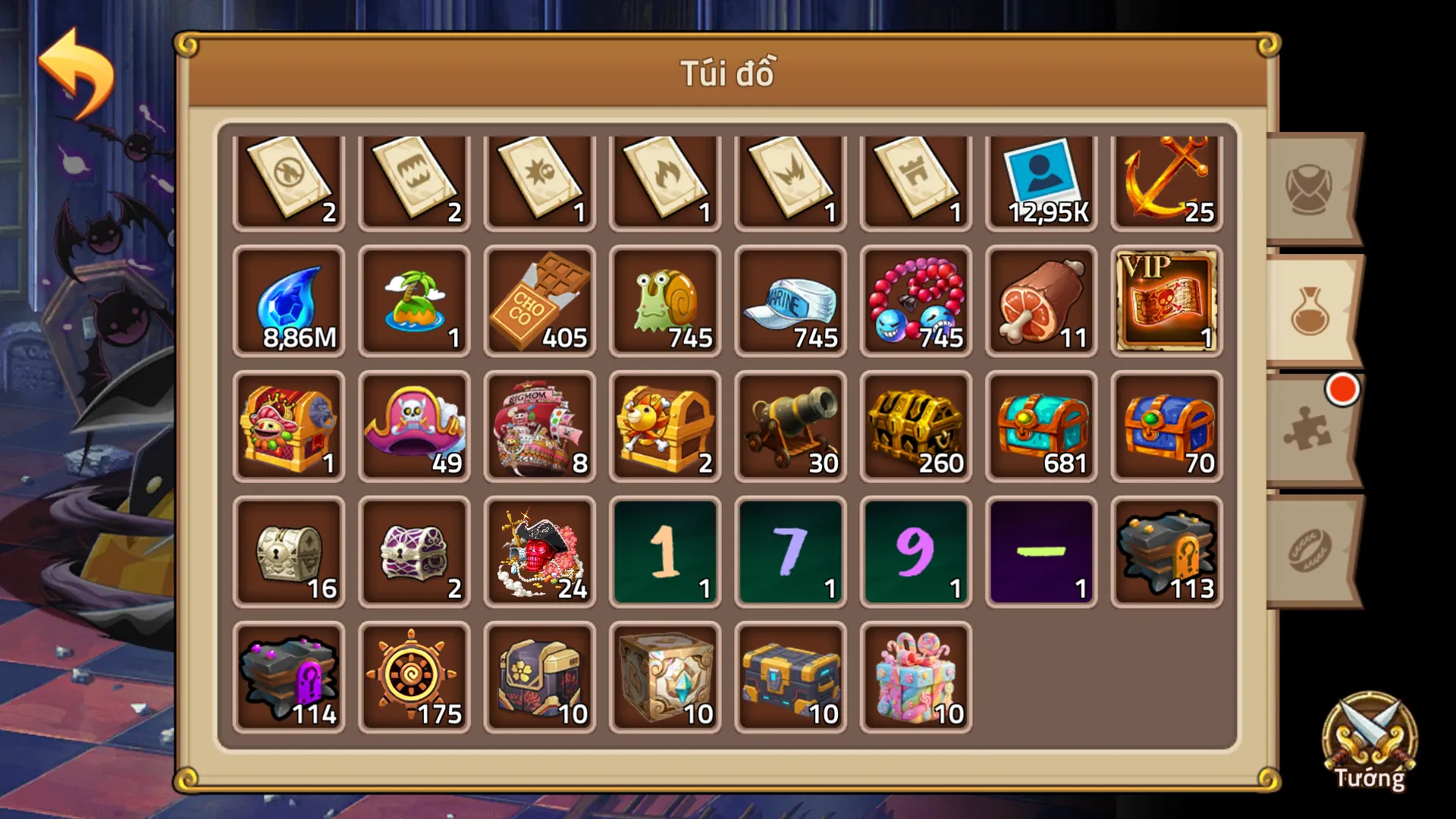
Task: Select the blue water drop currency item
Action: point(289,302)
